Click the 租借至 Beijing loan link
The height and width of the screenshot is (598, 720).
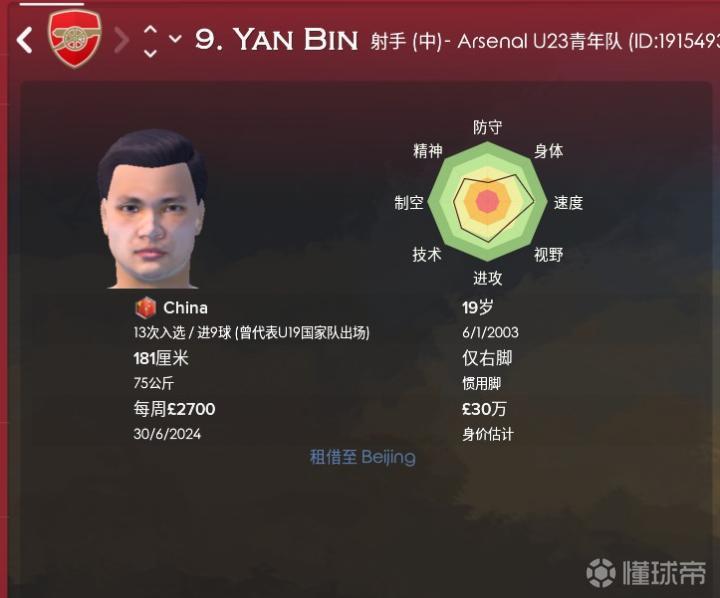point(362,457)
